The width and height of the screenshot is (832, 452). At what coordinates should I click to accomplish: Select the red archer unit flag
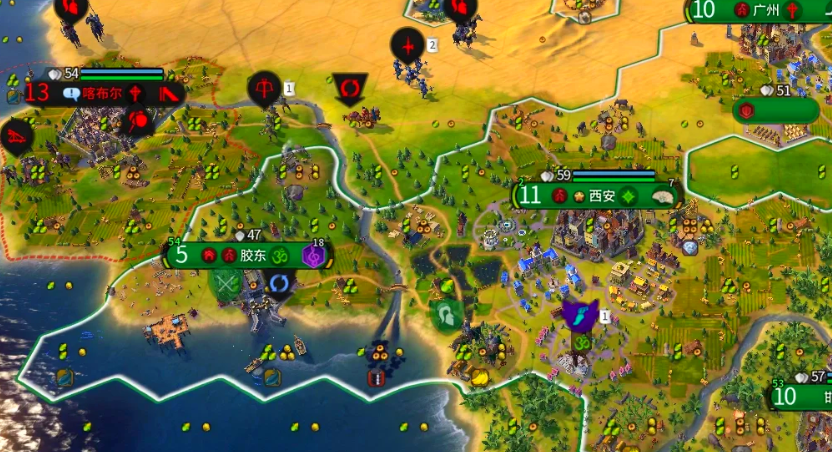265,88
